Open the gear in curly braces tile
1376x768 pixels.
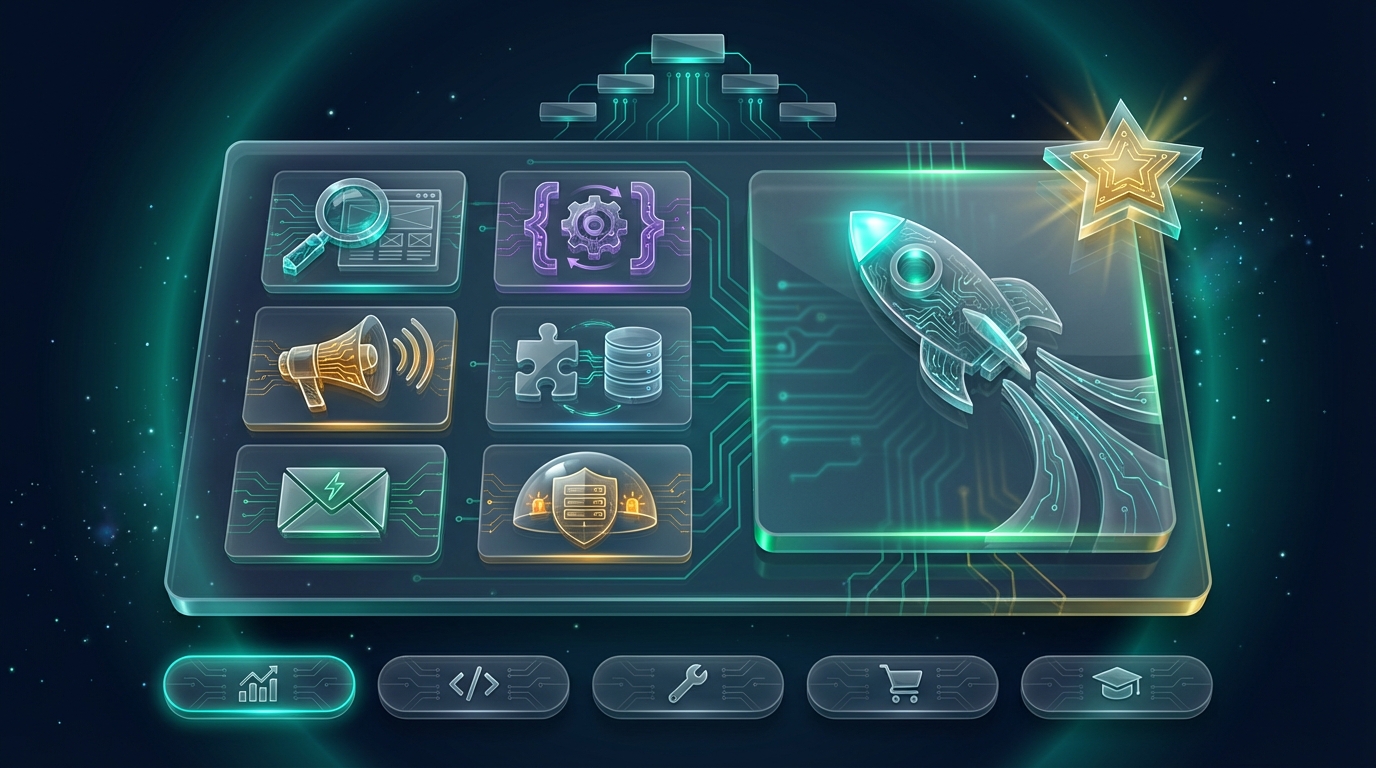pos(594,230)
